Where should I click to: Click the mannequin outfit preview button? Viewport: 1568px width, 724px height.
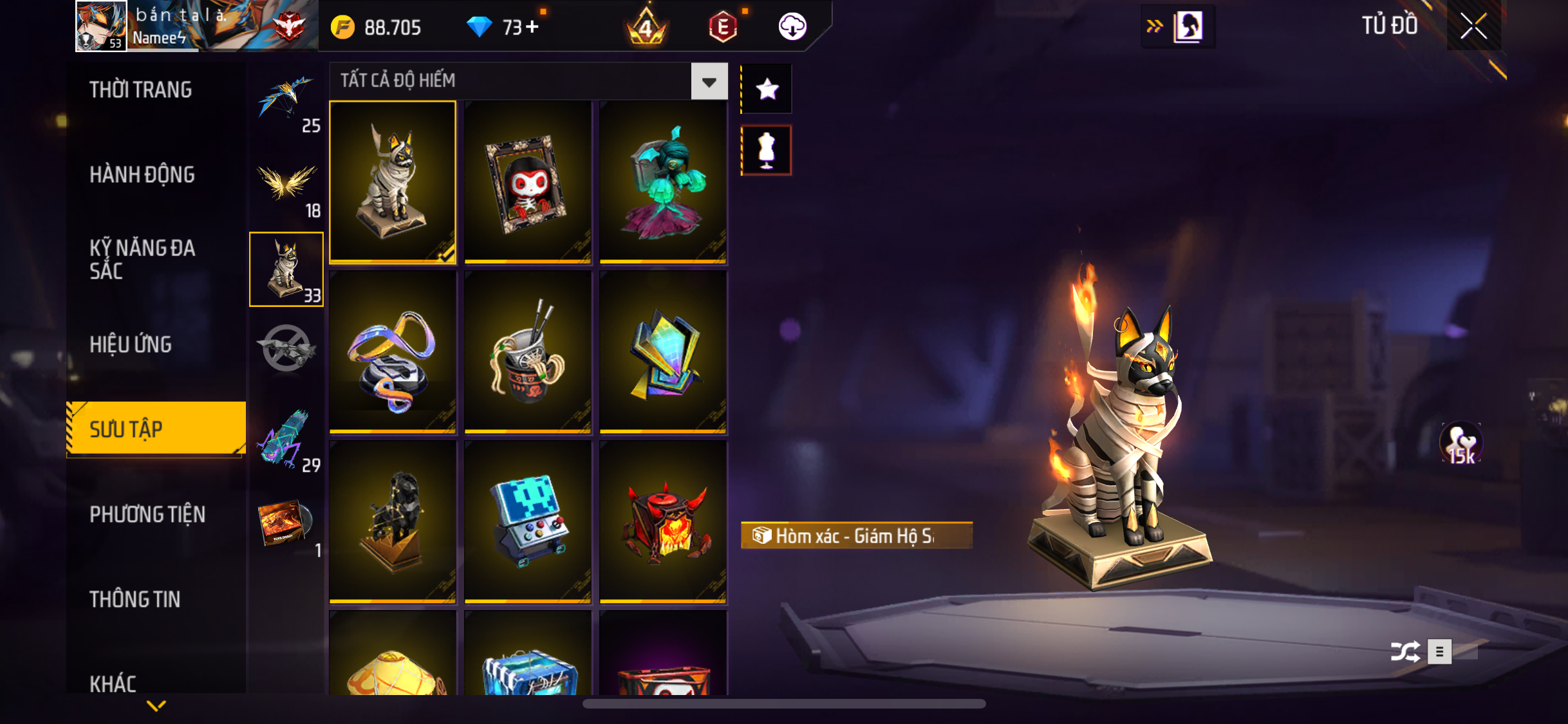tap(767, 151)
